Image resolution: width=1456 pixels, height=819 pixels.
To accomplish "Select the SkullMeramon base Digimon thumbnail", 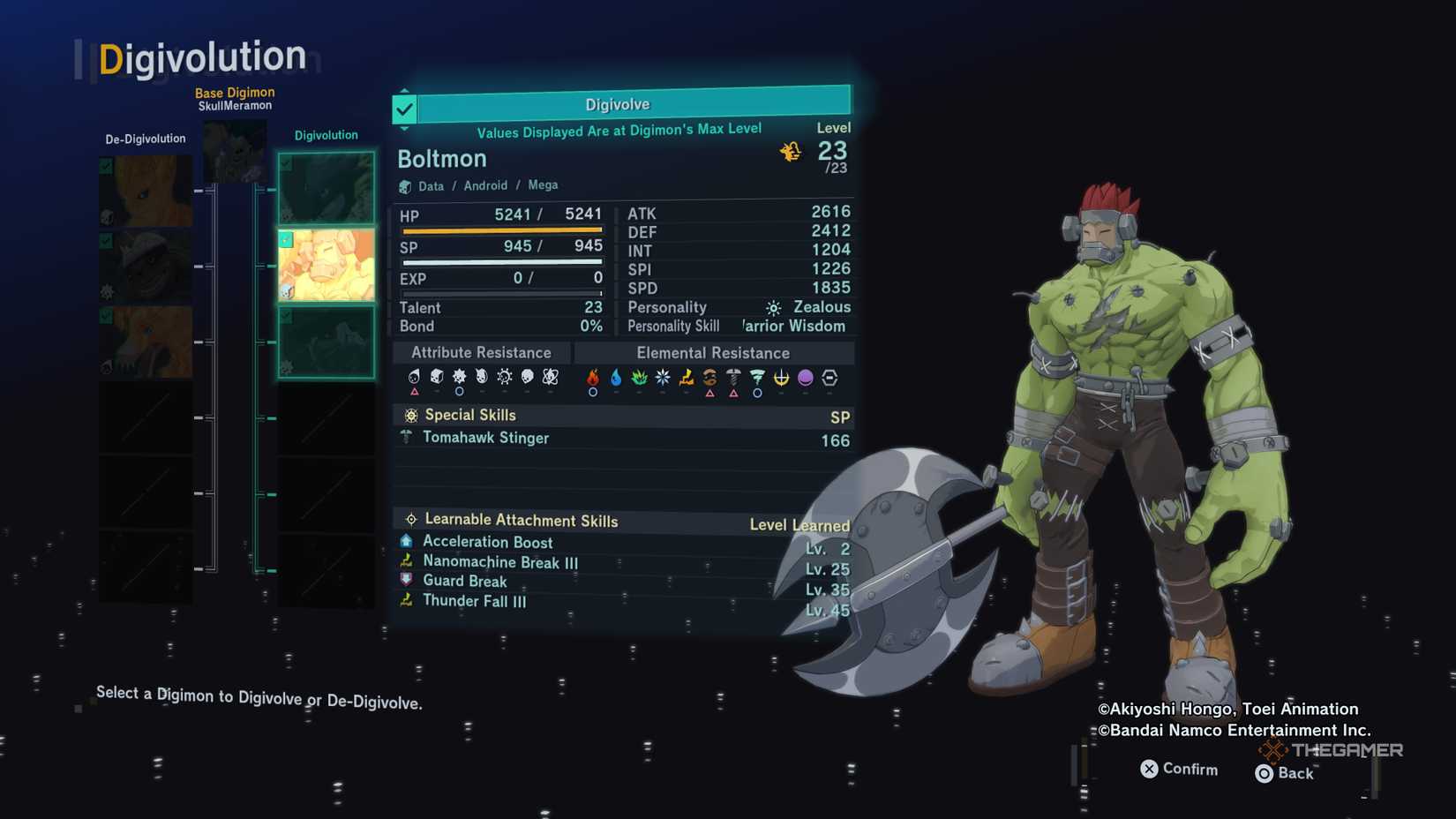I will 235,150.
